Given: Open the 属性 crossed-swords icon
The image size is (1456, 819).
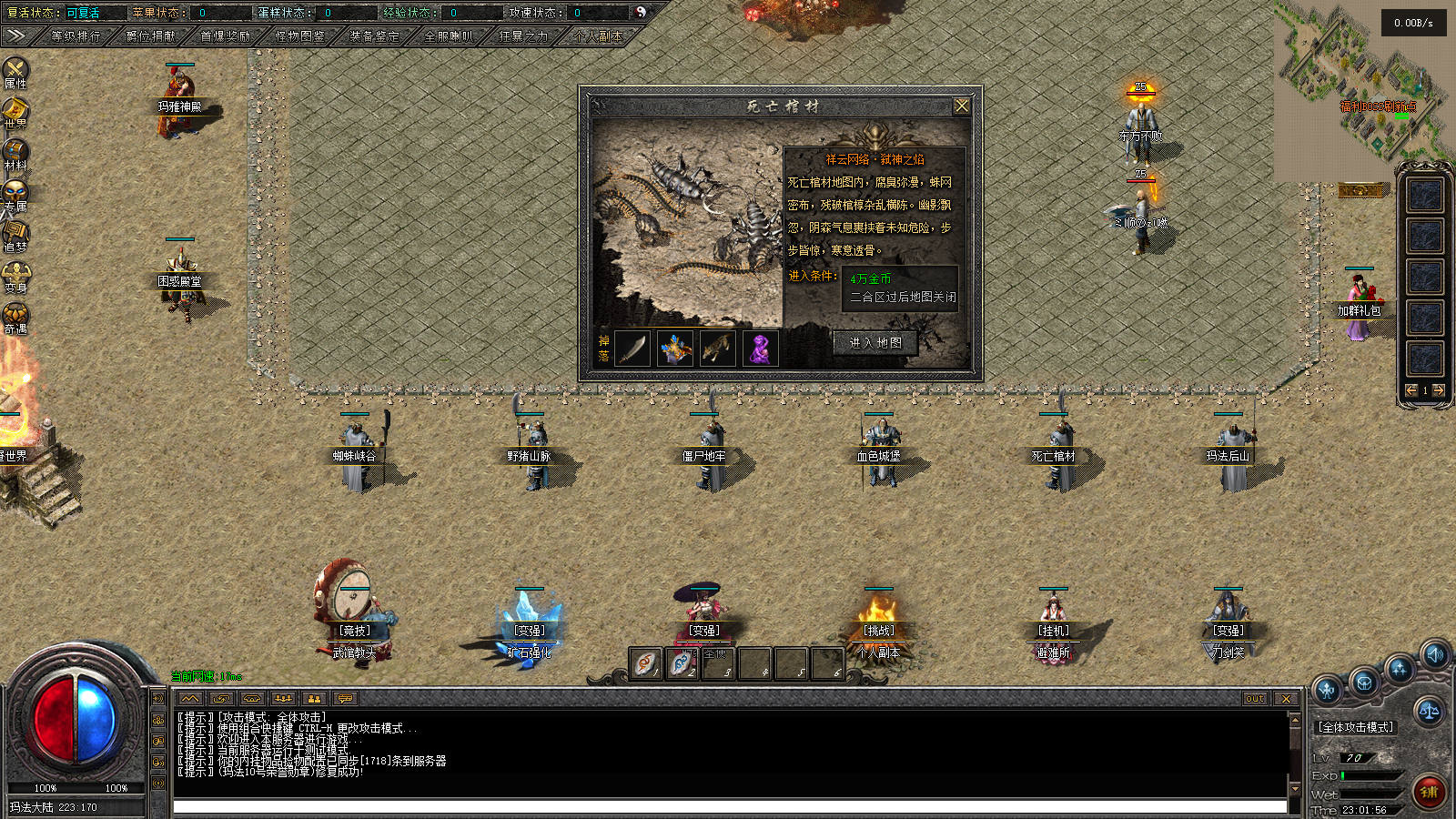Looking at the screenshot, I should (x=15, y=71).
